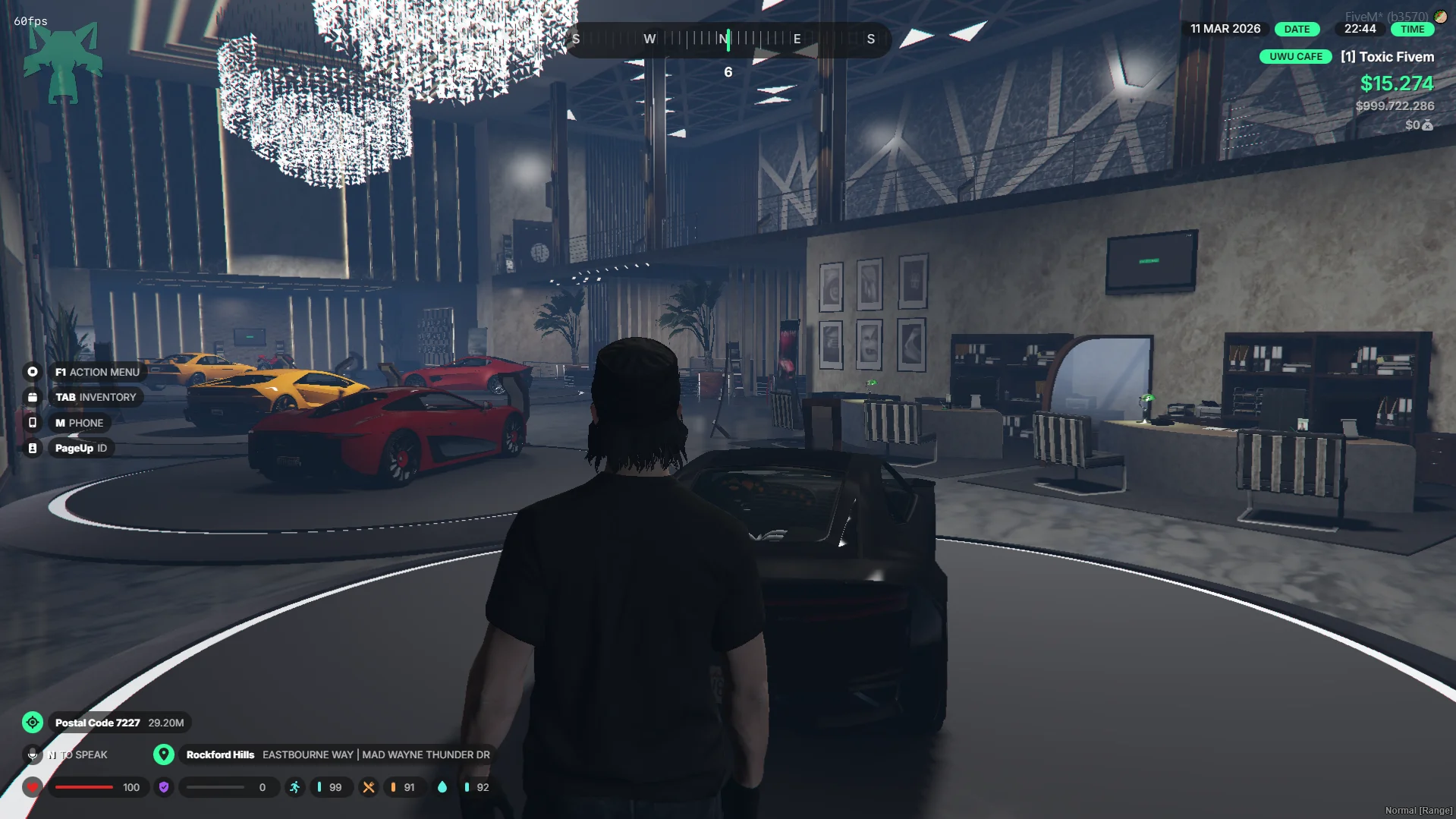The height and width of the screenshot is (819, 1456).
Task: Click the crossed utensils hunger icon
Action: [x=369, y=787]
